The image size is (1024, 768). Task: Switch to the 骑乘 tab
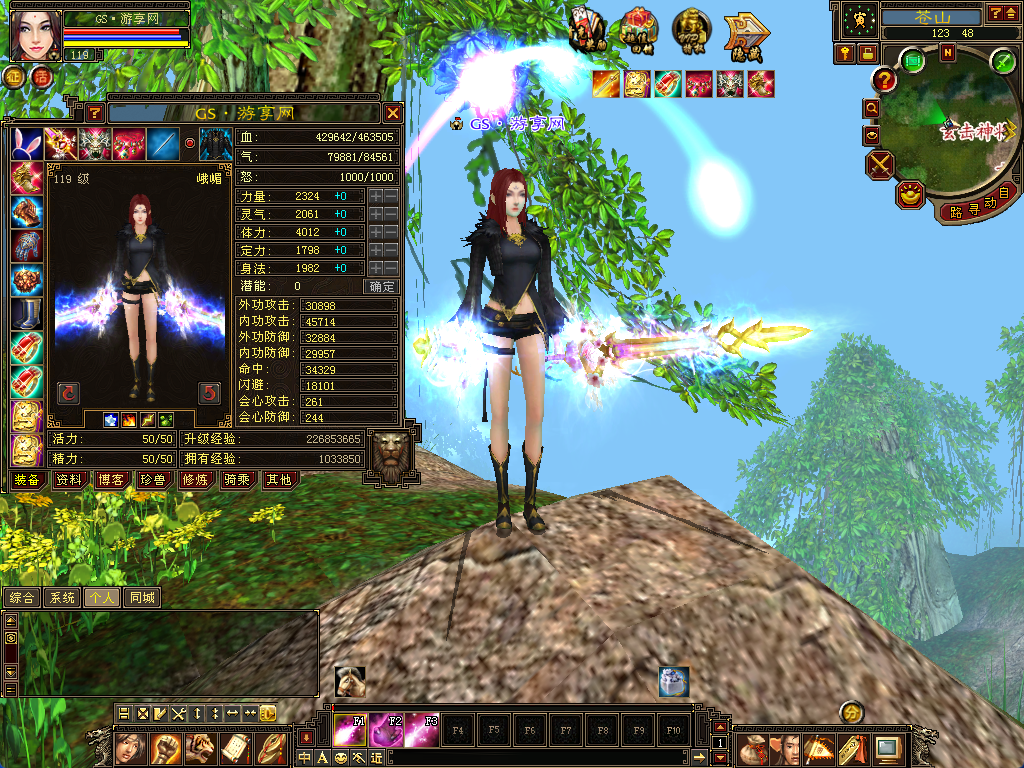(x=236, y=480)
